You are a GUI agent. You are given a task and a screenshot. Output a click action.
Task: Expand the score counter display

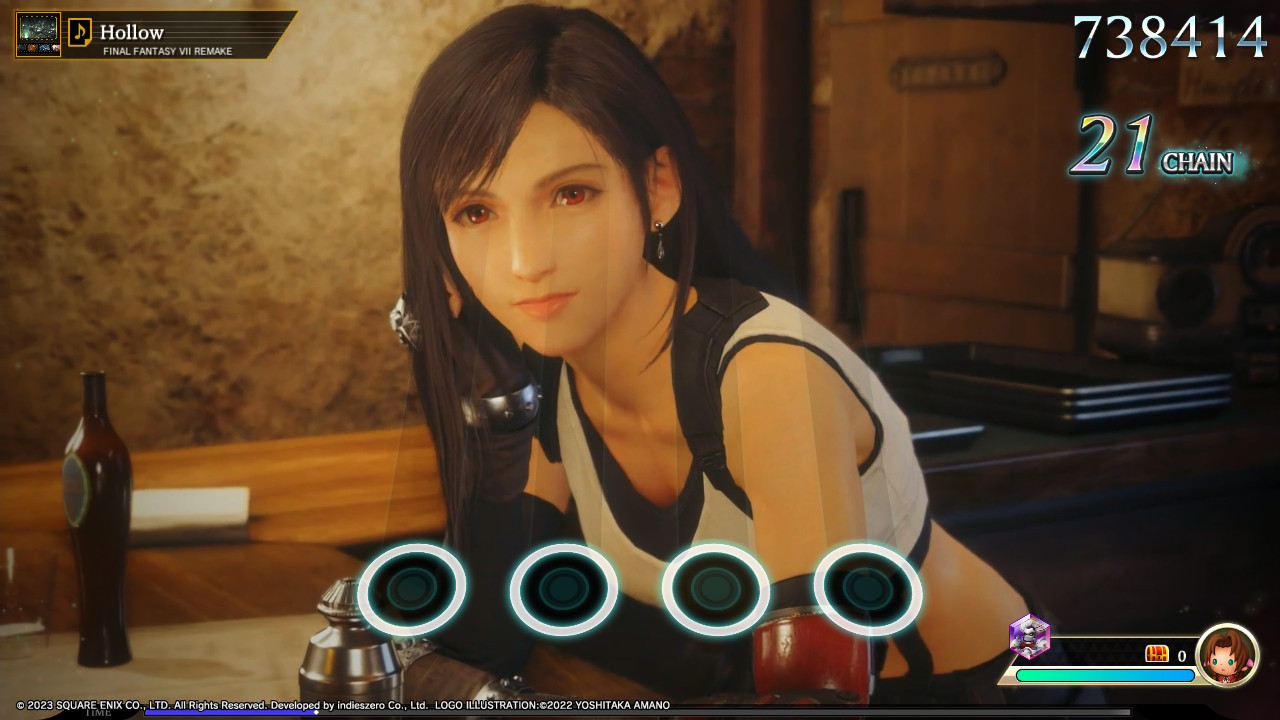pyautogui.click(x=1168, y=37)
